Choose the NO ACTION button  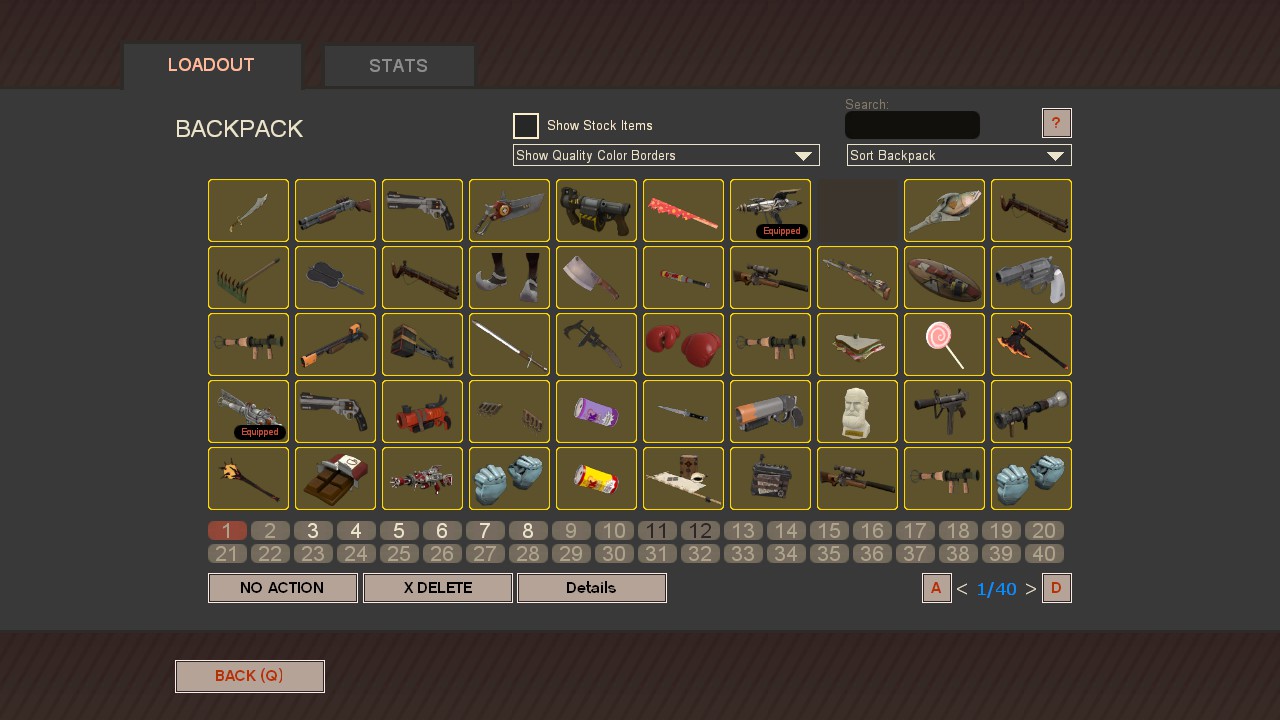coord(283,588)
